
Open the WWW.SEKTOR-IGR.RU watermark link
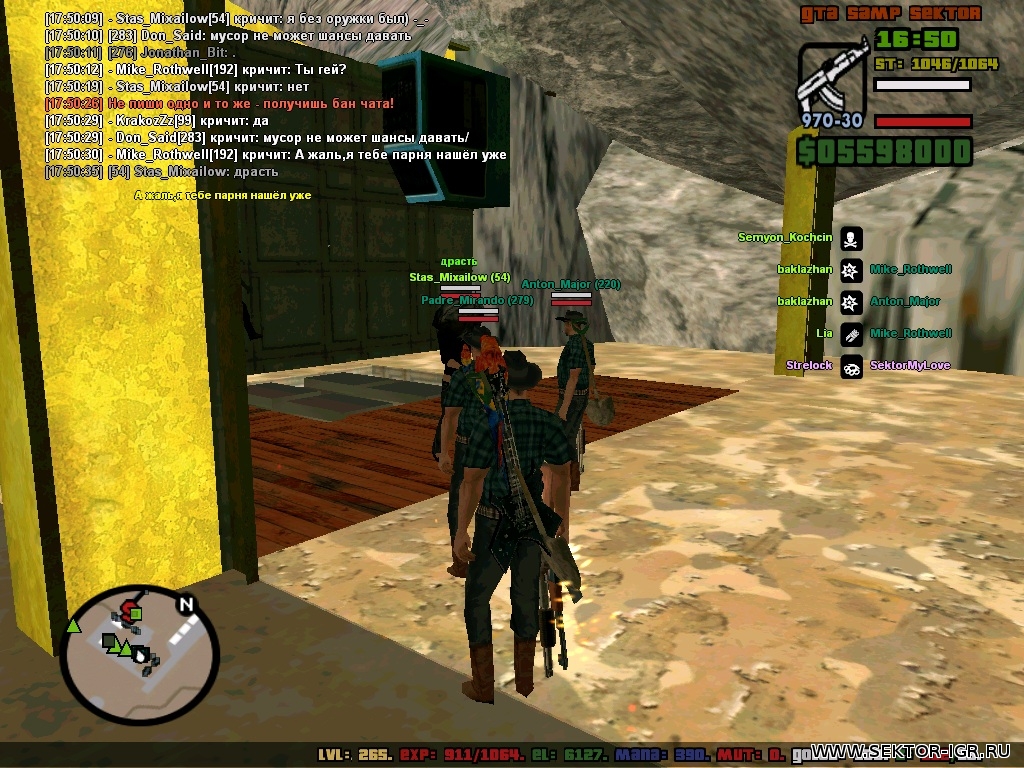[x=916, y=752]
